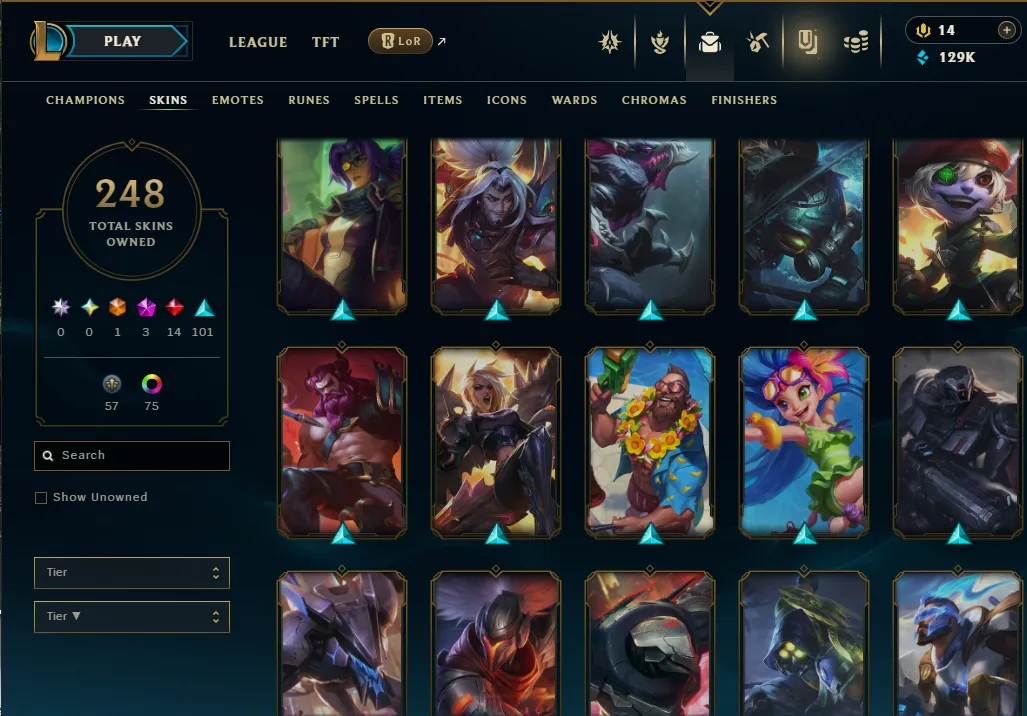Switch to the Finishers tab
The width and height of the screenshot is (1027, 716).
point(744,100)
